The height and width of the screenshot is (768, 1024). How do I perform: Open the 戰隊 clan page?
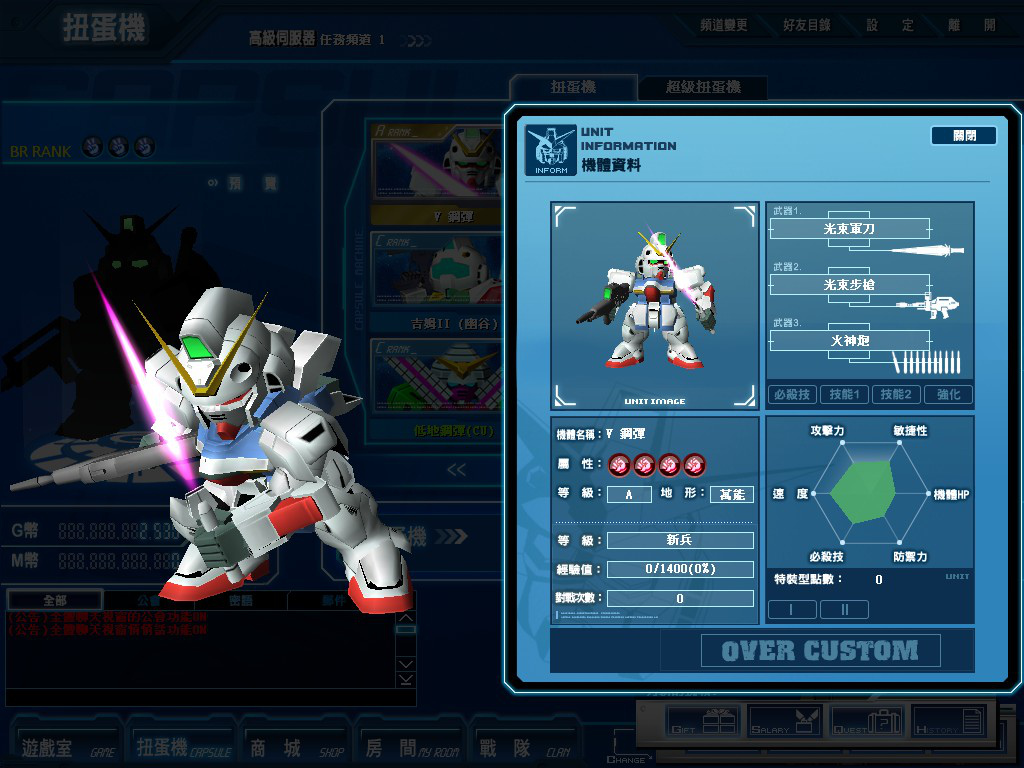point(523,747)
